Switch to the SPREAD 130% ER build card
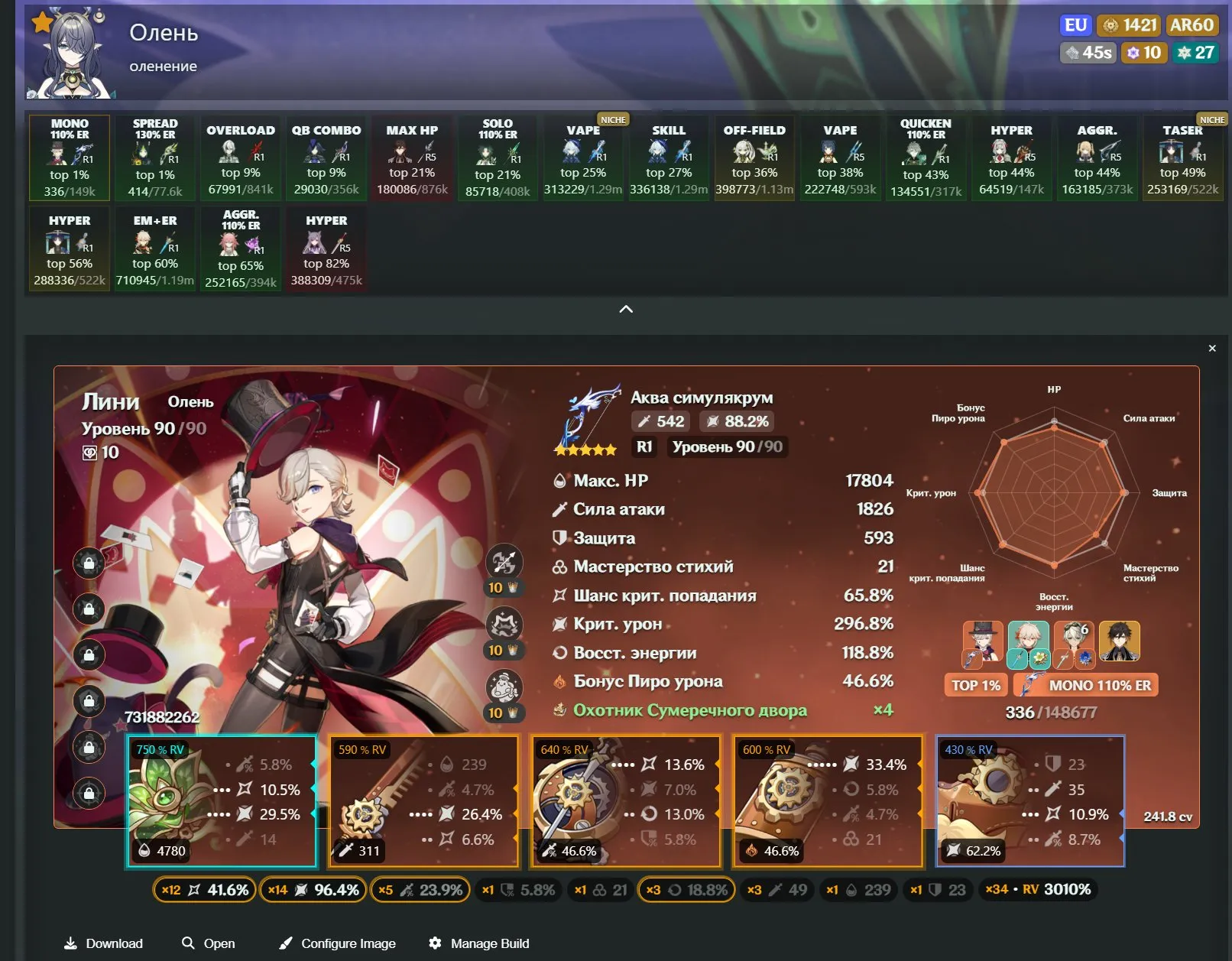This screenshot has height=961, width=1232. click(155, 158)
